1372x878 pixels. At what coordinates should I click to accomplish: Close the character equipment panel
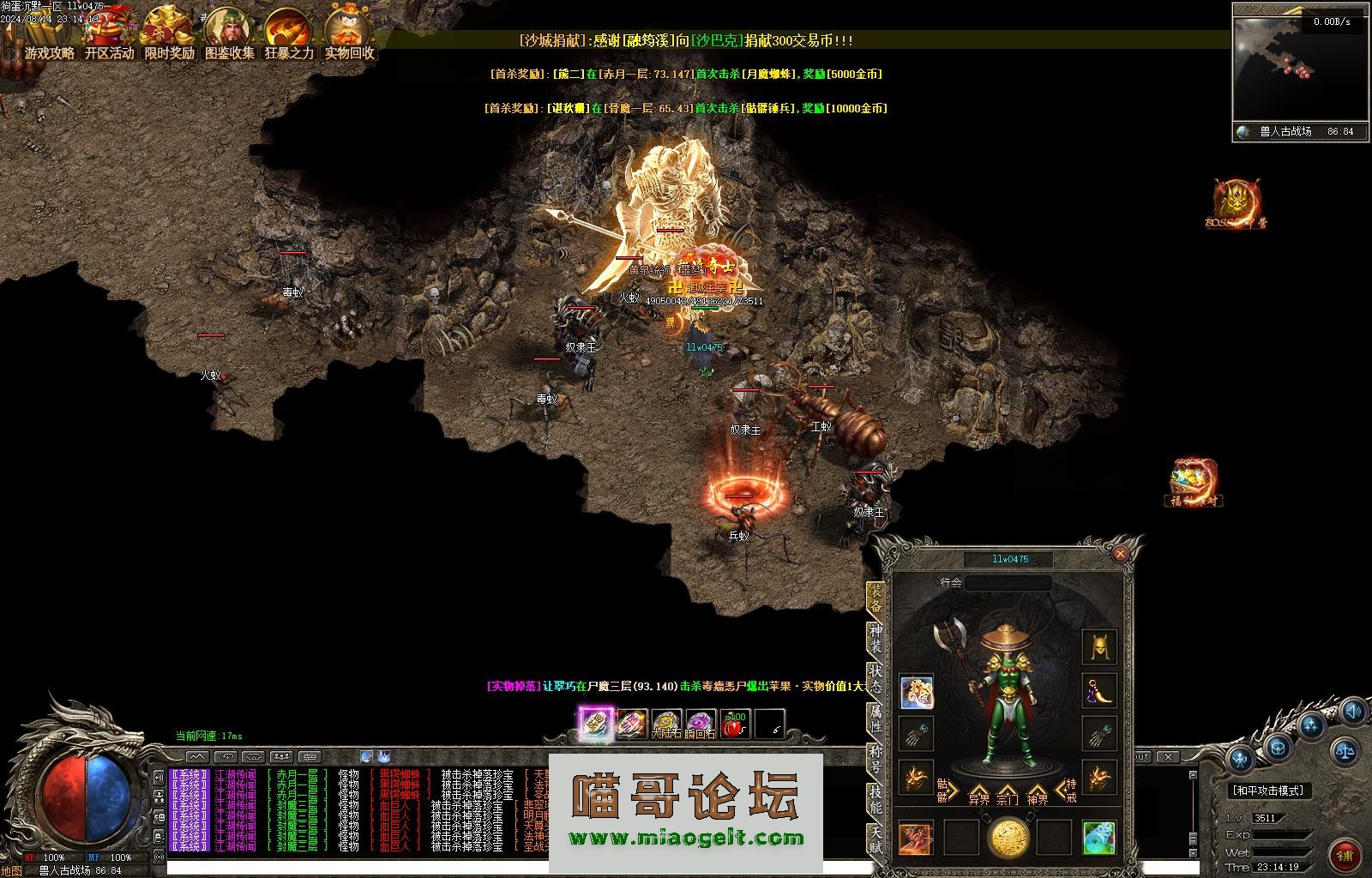pos(1119,554)
